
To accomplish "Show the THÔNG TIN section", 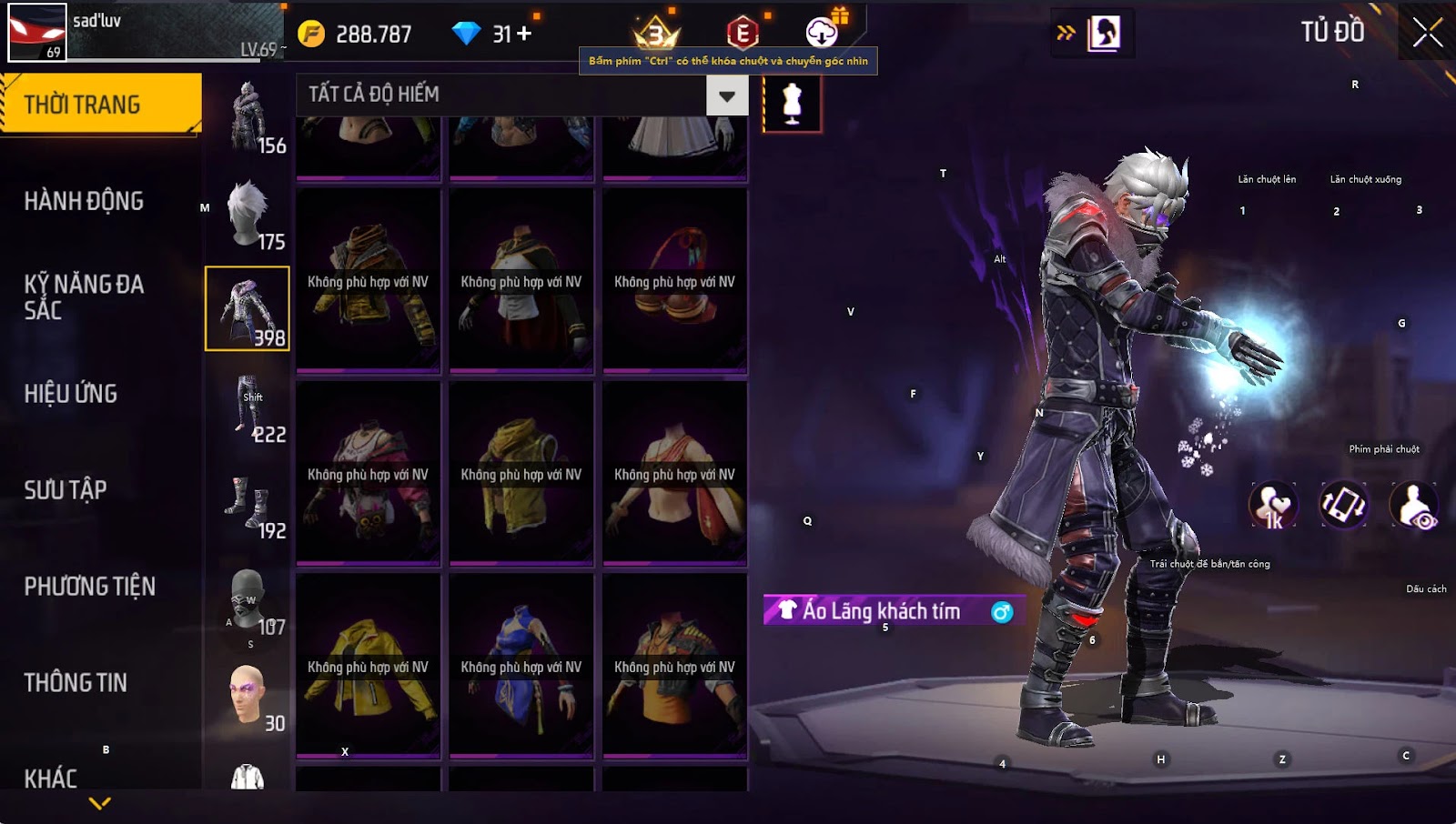I will click(76, 683).
